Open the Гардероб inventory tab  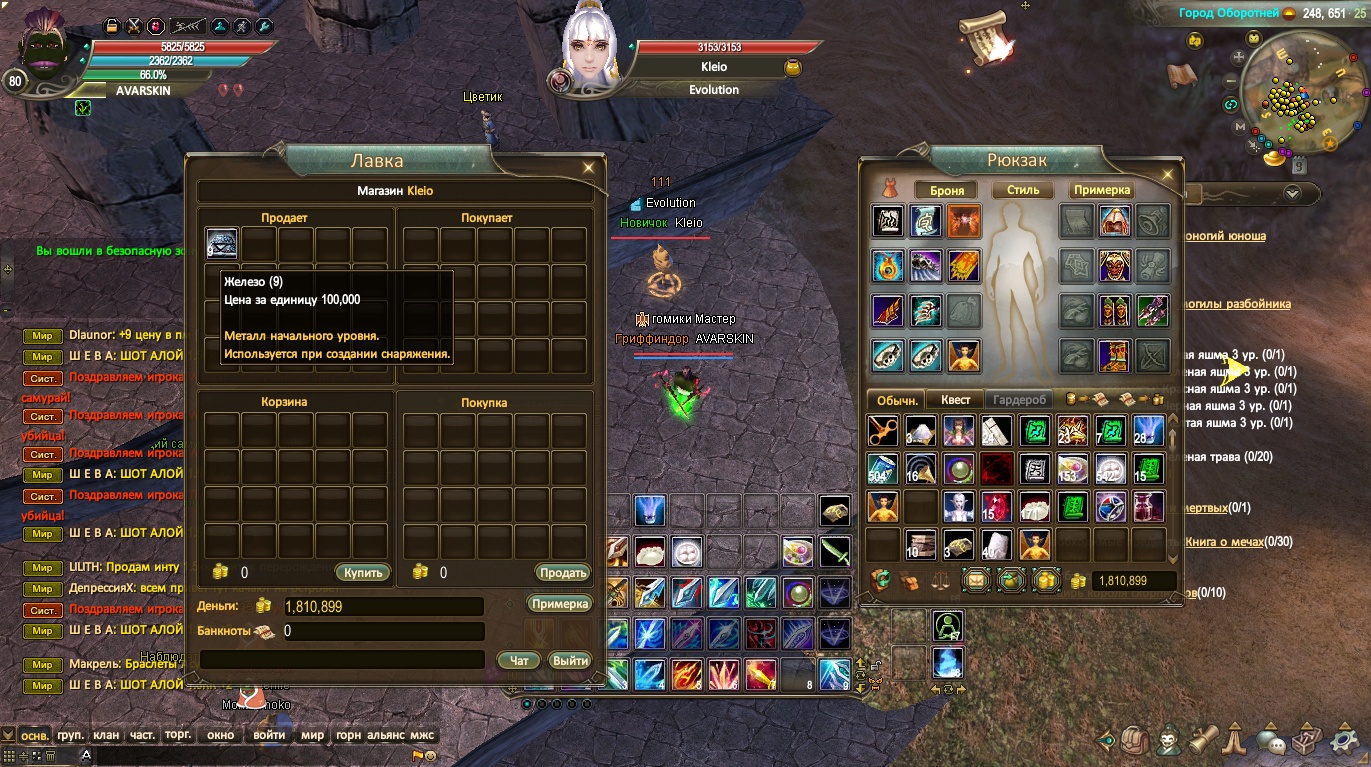[1019, 400]
